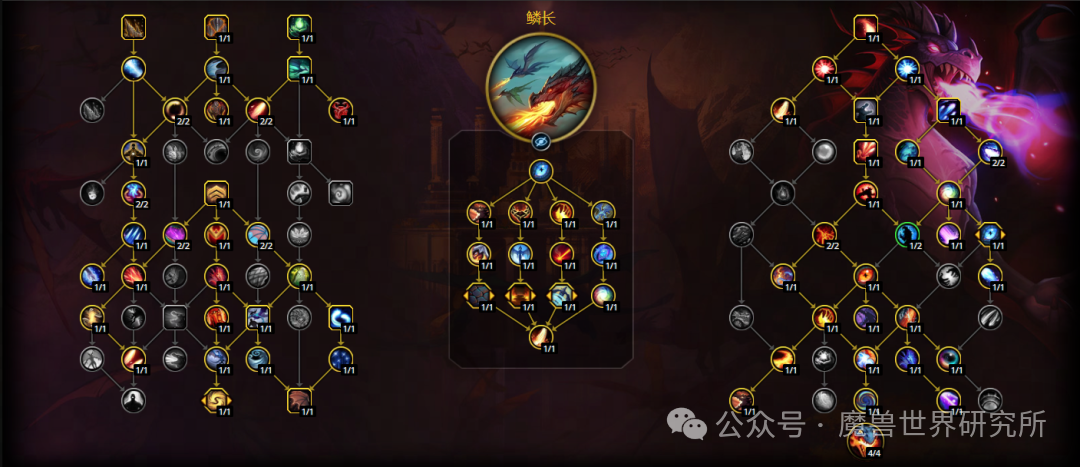Select the blue starburst specialization talent
This screenshot has height=467, width=1080.
(907, 68)
